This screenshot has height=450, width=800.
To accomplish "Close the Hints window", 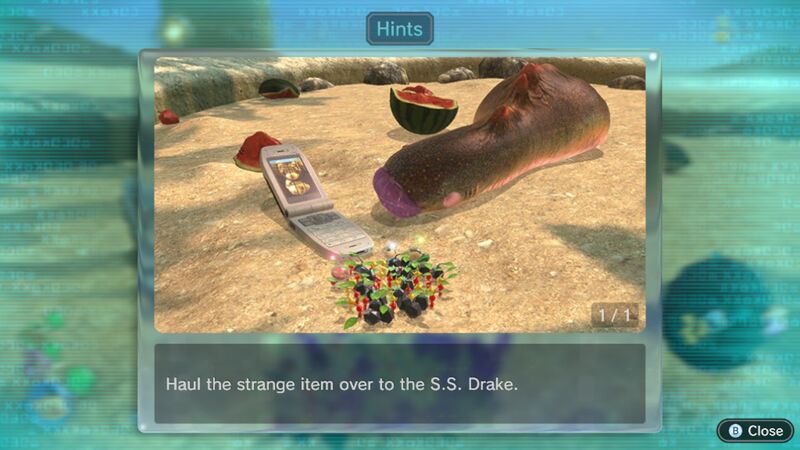I will click(x=756, y=430).
